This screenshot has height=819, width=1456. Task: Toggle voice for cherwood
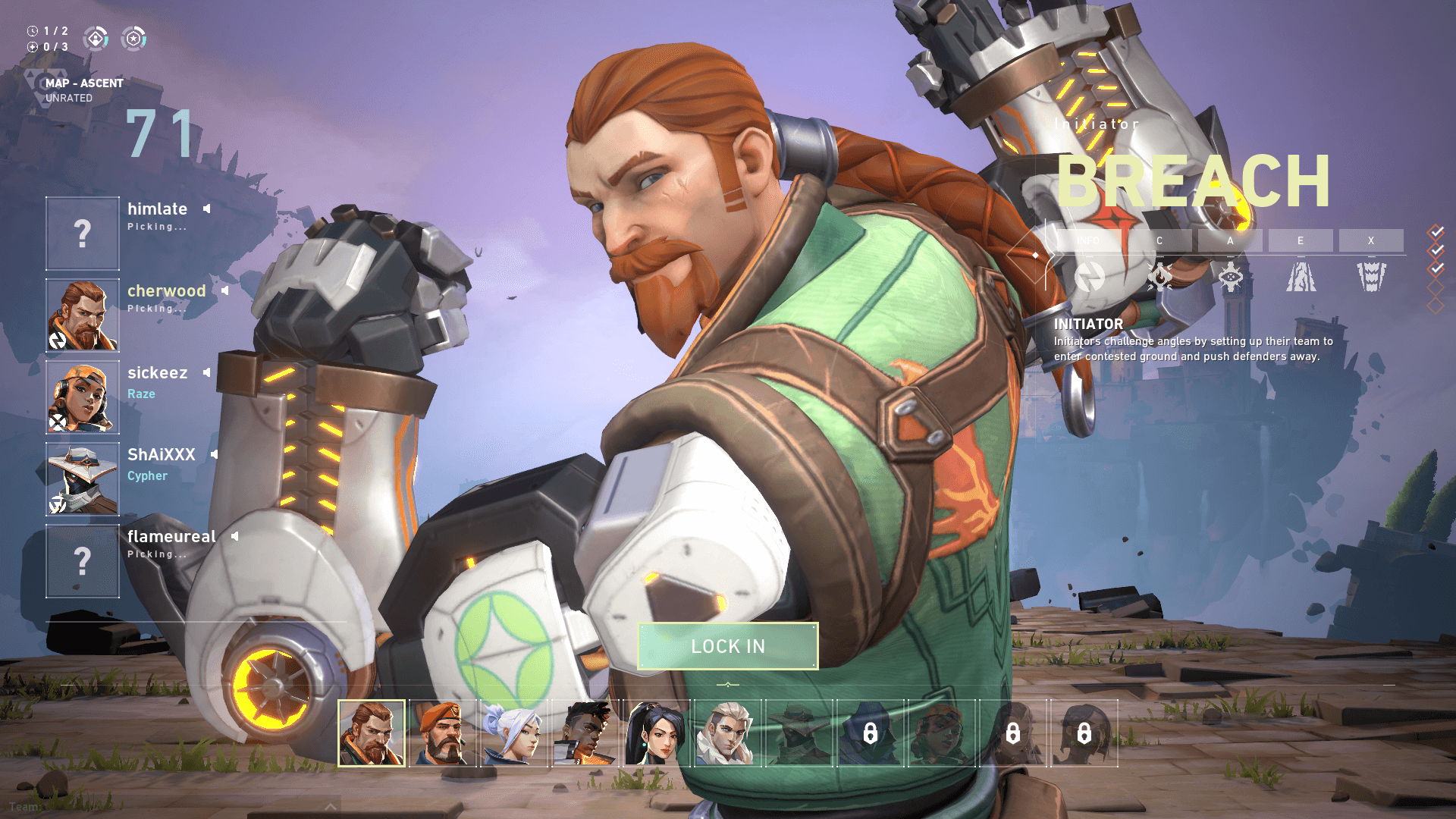[x=225, y=290]
